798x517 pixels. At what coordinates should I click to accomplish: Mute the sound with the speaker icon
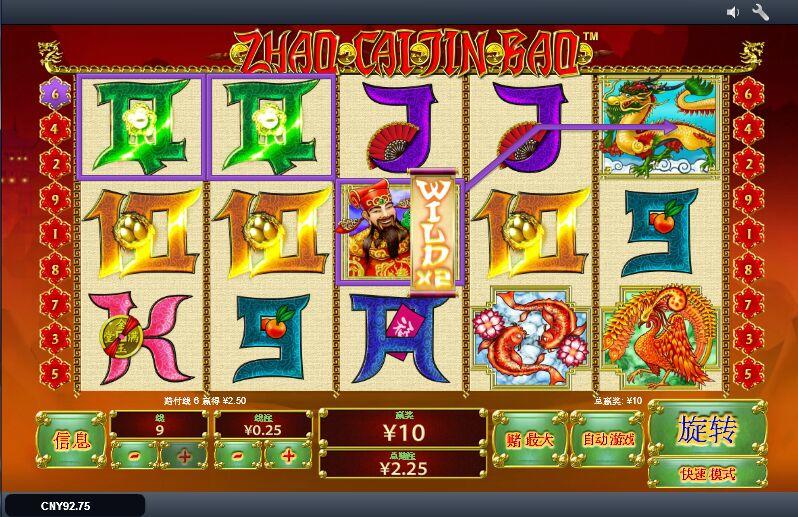pos(733,12)
